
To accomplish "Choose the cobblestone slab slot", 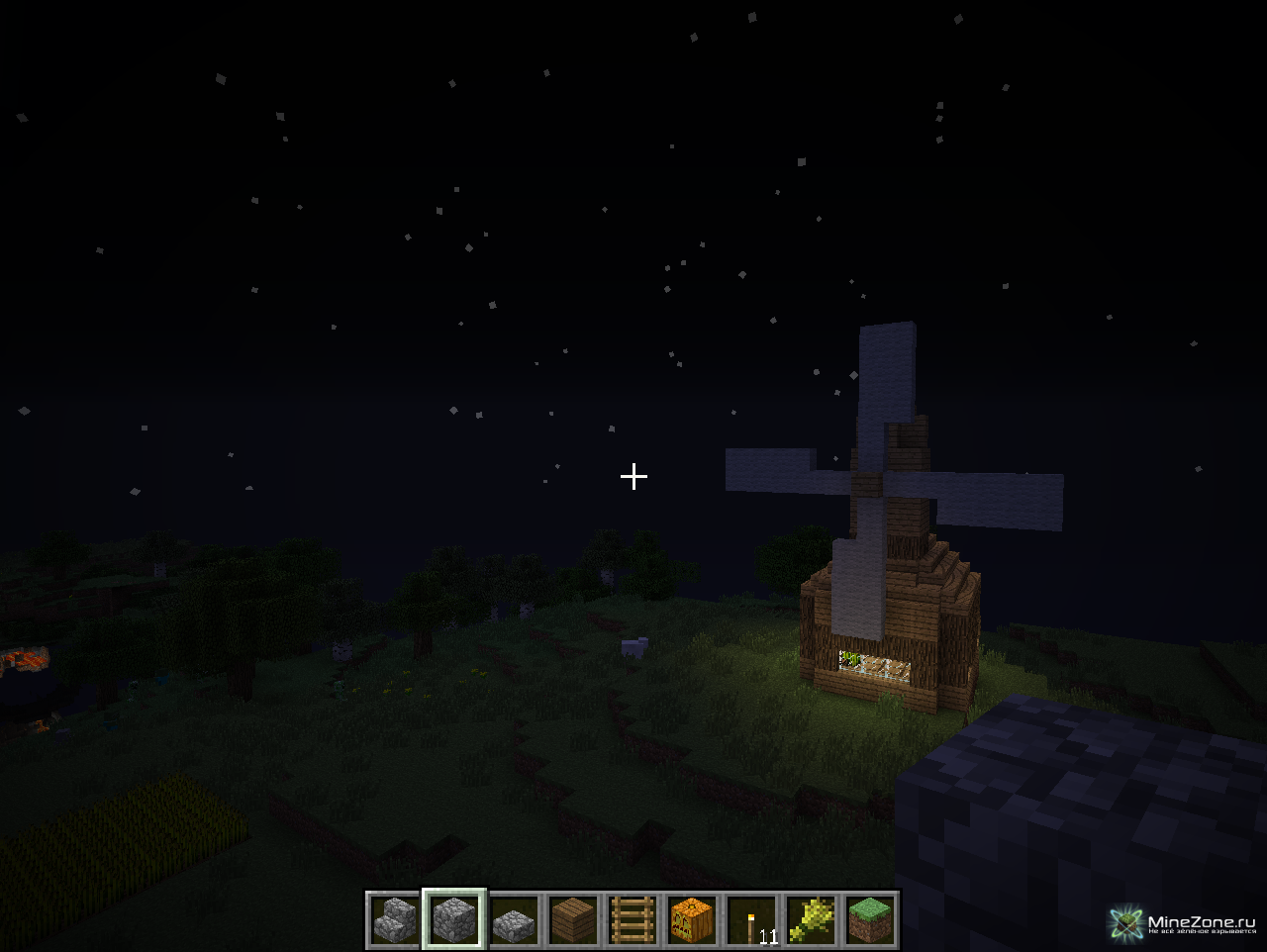I will tap(514, 920).
